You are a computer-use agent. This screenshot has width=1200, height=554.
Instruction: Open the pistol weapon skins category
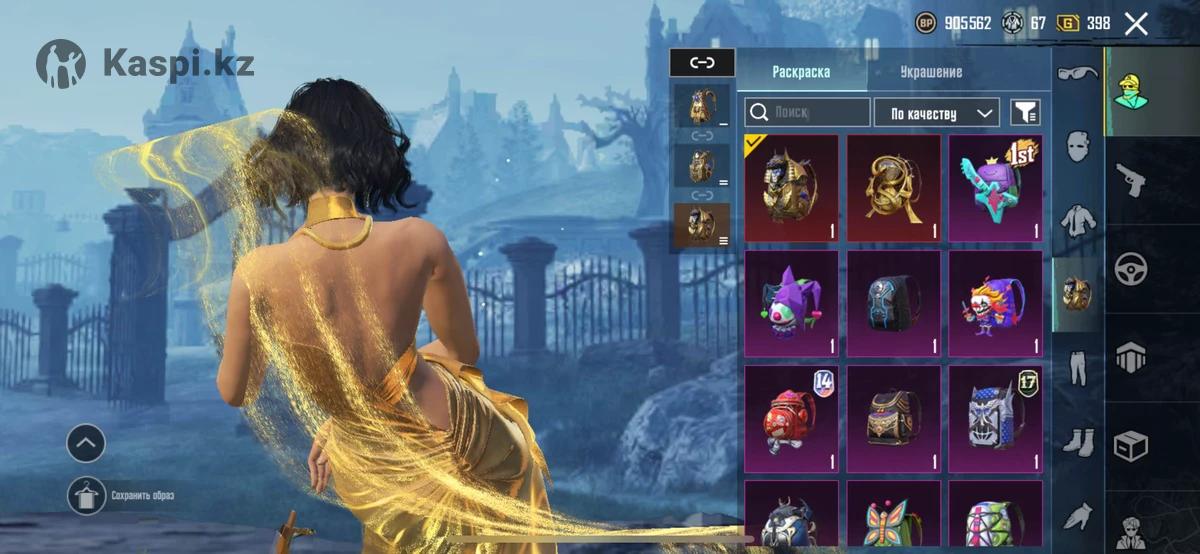coord(1132,182)
